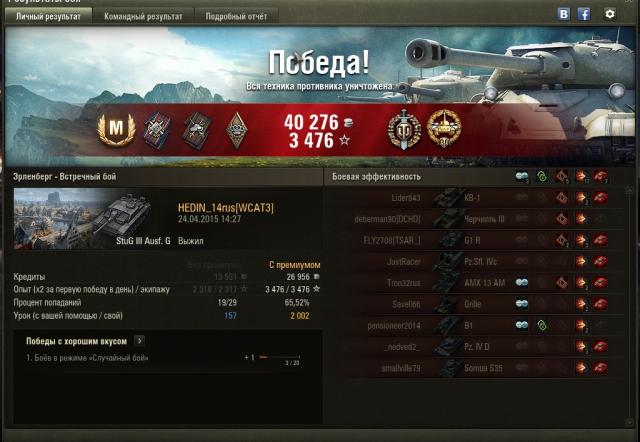This screenshot has width=640, height=442.
Task: Share result via the Facebook button
Action: click(x=584, y=14)
